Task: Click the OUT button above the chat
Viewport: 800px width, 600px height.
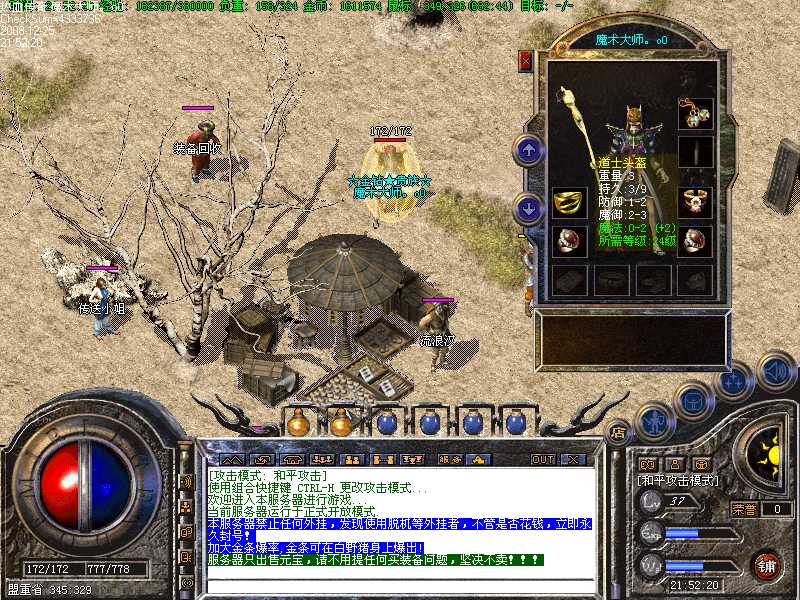Action: click(x=543, y=459)
